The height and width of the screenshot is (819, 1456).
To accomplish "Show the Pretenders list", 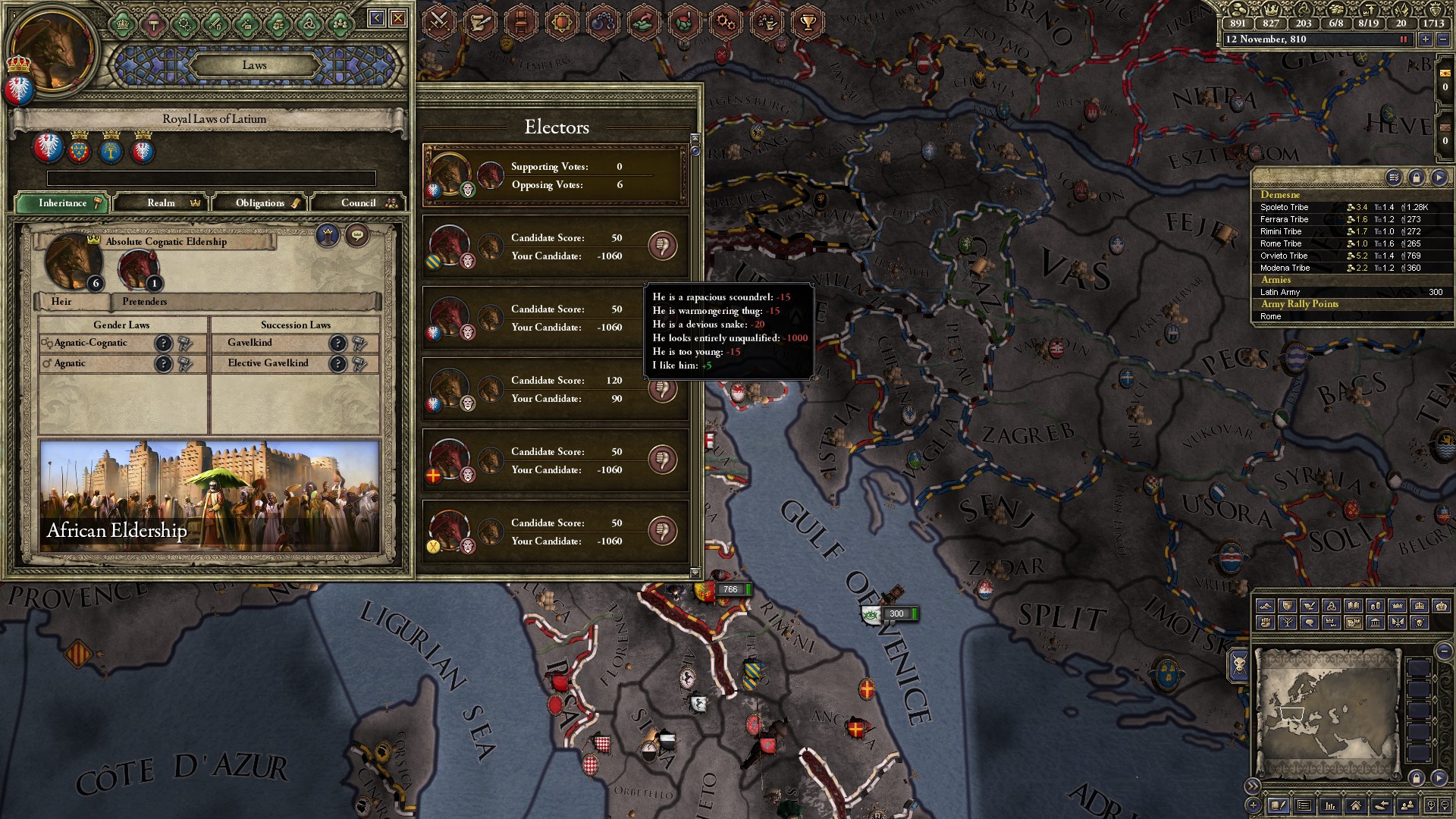I will 144,301.
